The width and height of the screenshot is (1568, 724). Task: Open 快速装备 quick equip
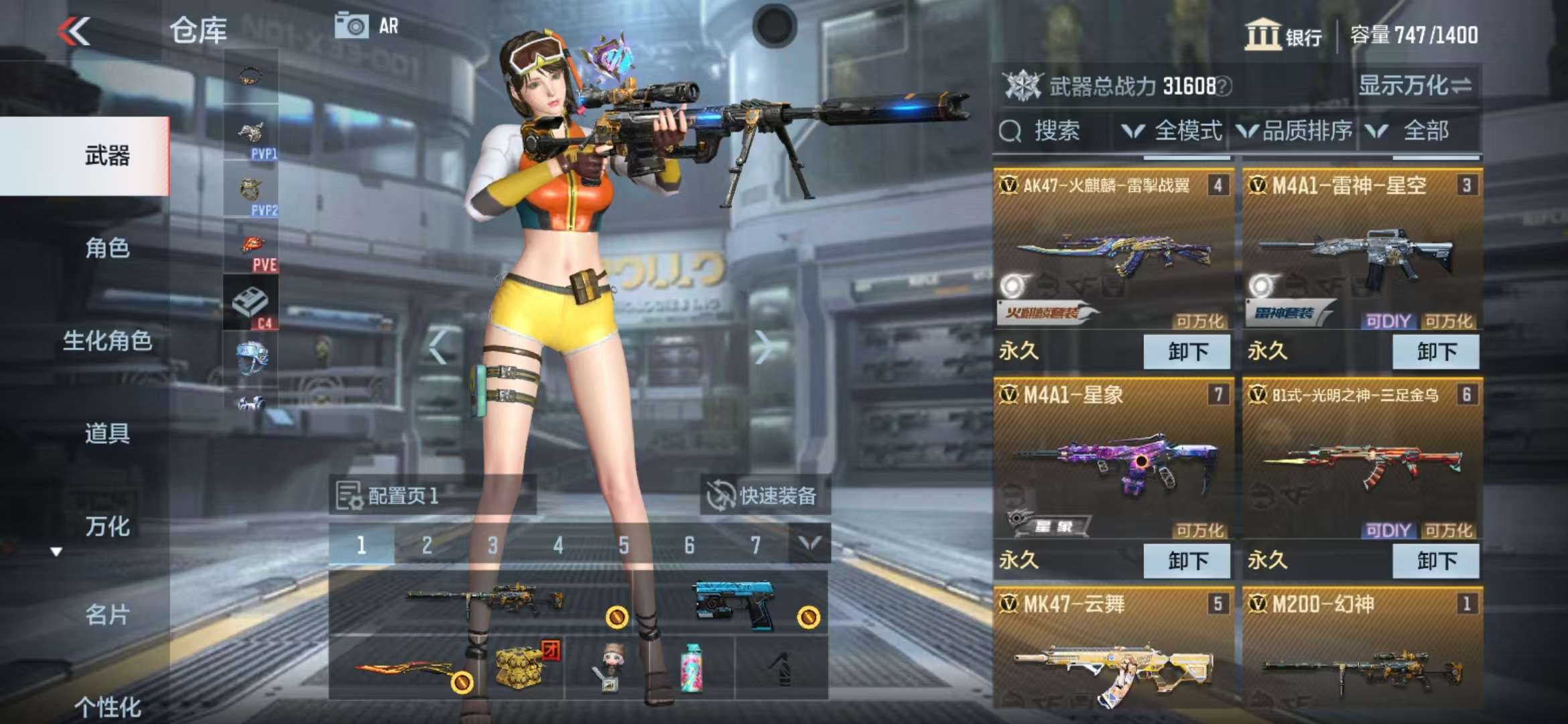[765, 496]
